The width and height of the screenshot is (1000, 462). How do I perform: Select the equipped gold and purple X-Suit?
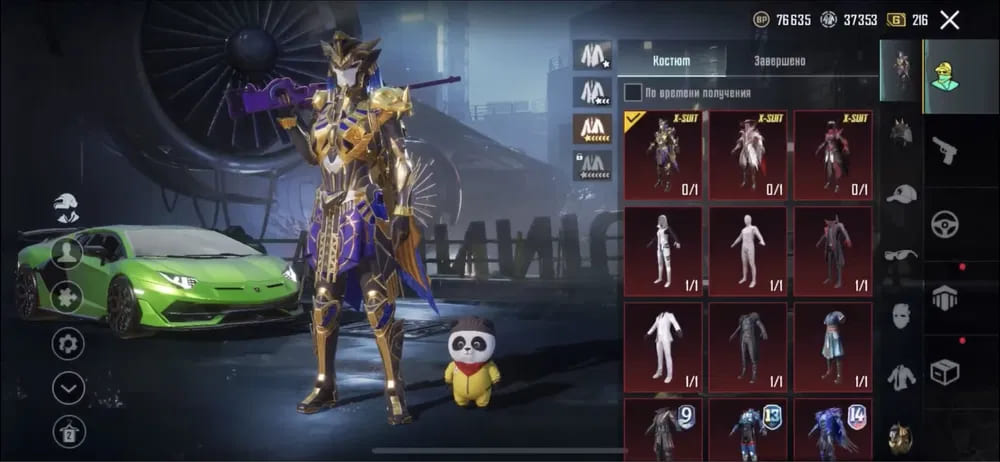point(663,155)
